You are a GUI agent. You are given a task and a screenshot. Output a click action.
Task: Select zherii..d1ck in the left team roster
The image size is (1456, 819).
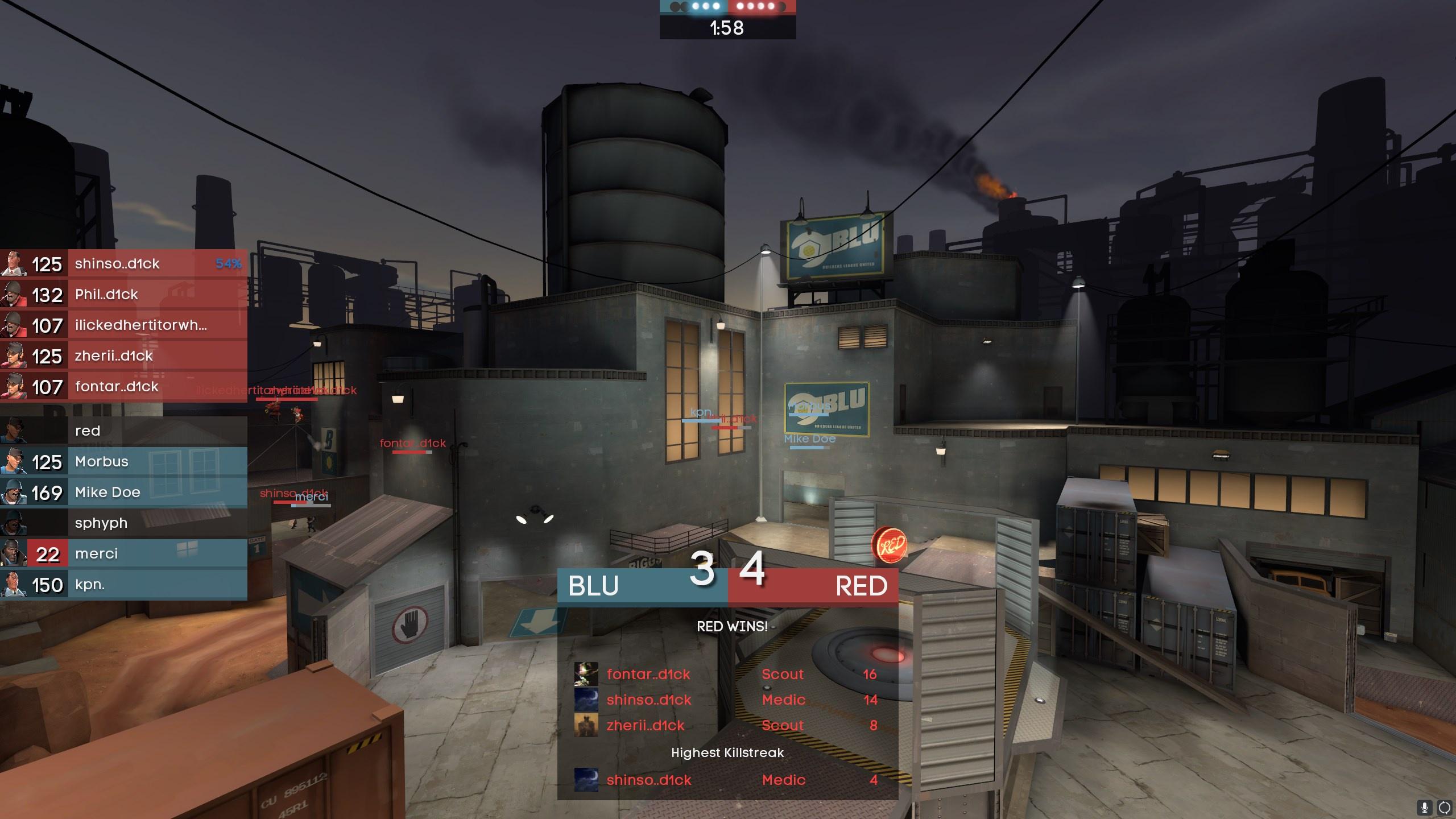tap(124, 356)
